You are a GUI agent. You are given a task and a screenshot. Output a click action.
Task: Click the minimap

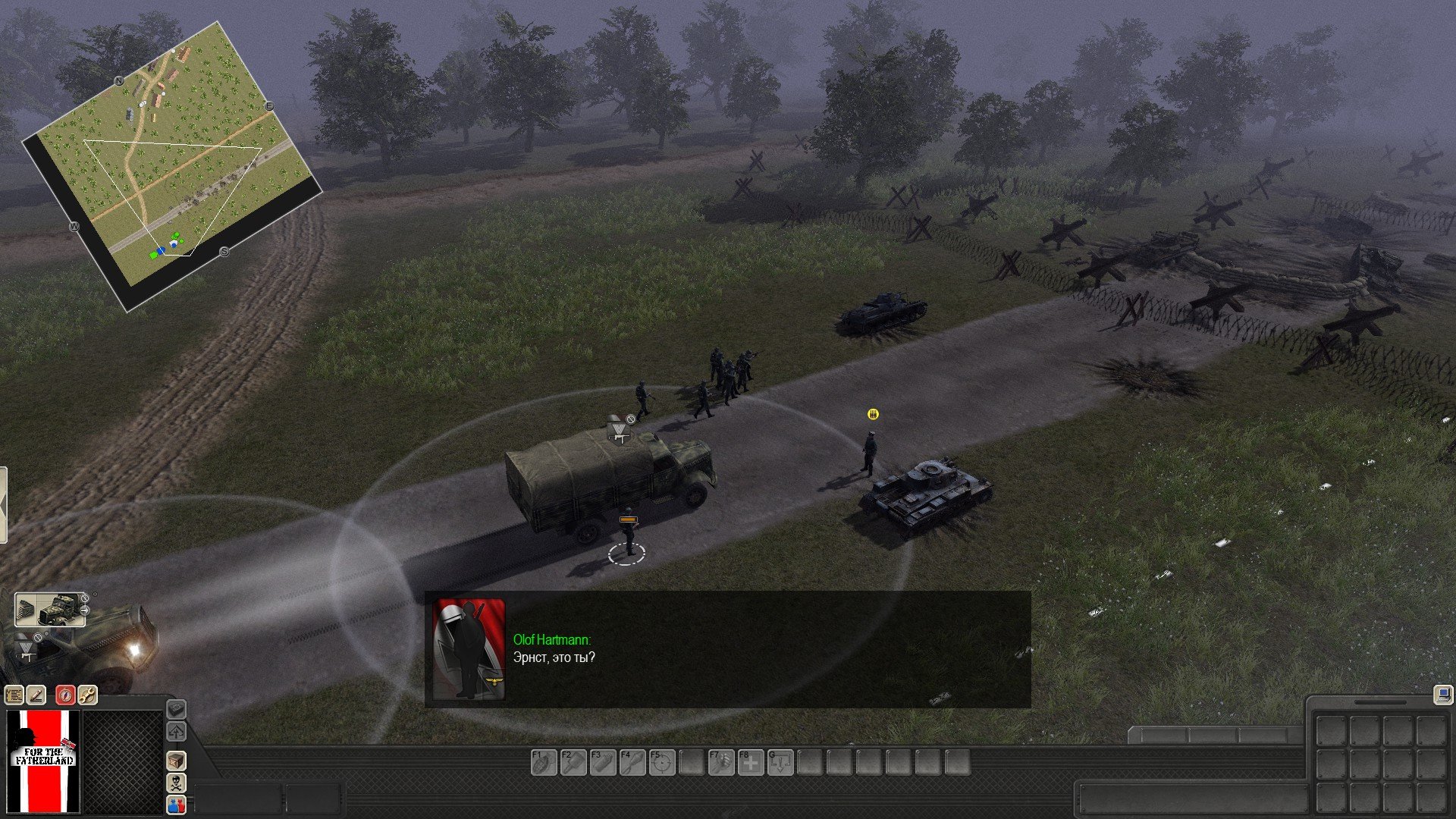tap(173, 163)
